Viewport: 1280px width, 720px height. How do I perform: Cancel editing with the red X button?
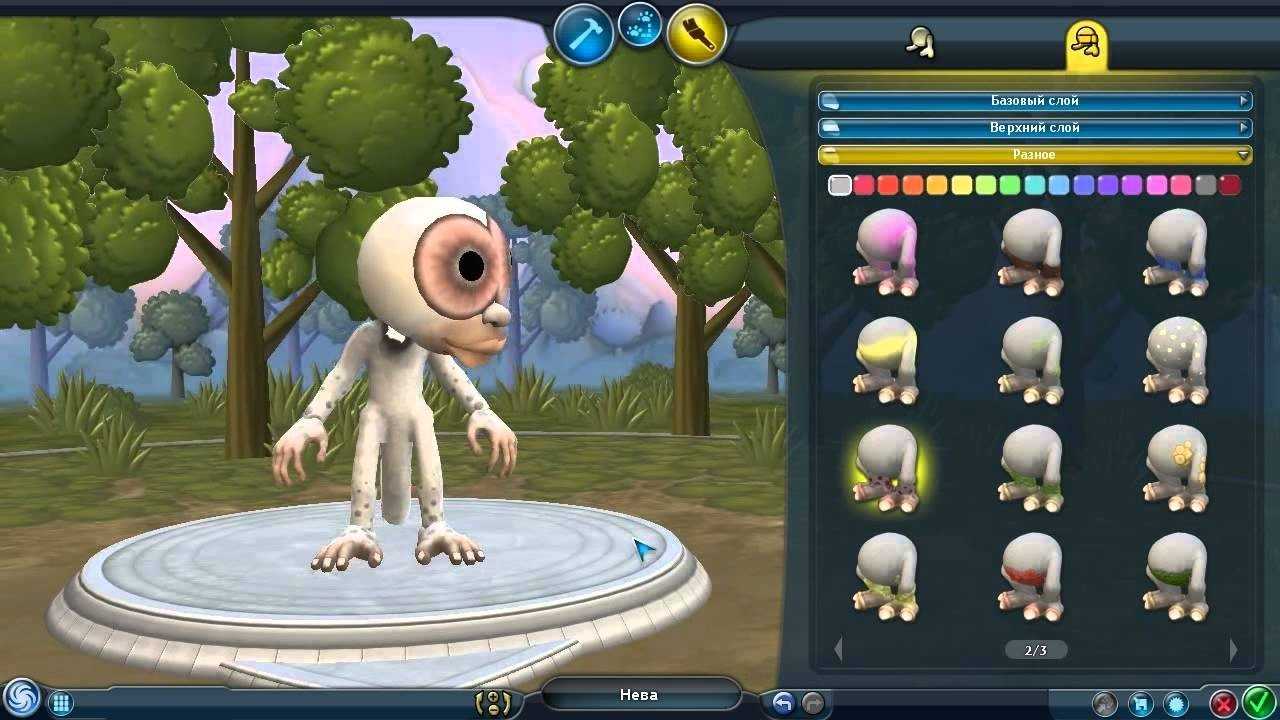(1222, 702)
